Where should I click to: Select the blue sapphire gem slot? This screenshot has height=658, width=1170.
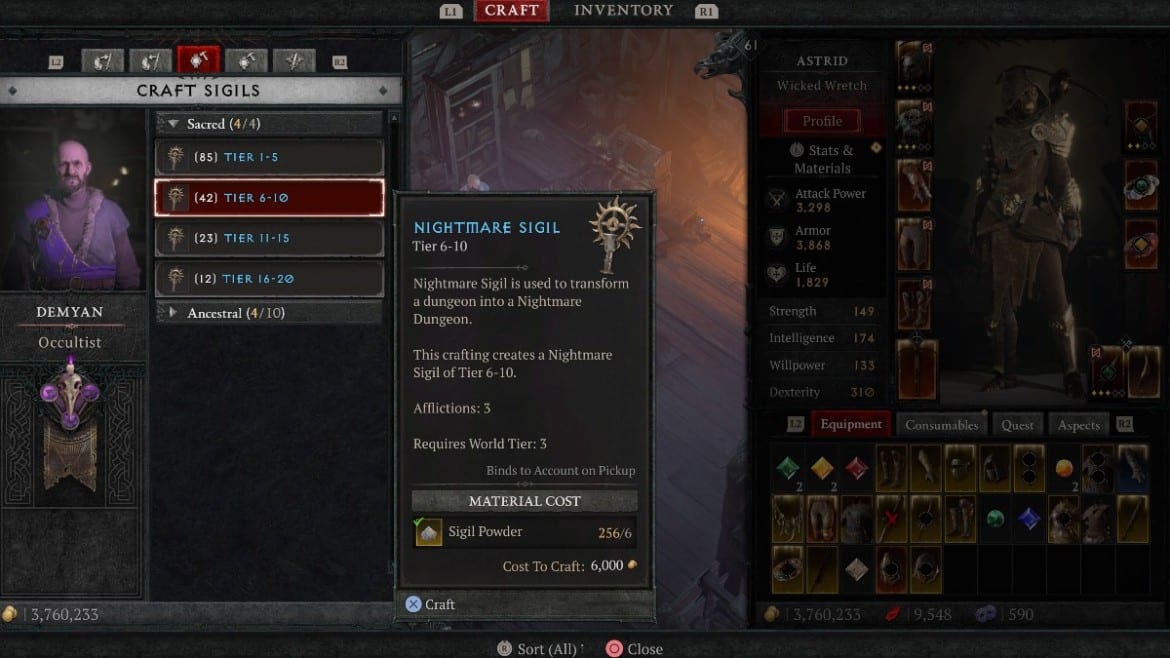tap(1029, 517)
